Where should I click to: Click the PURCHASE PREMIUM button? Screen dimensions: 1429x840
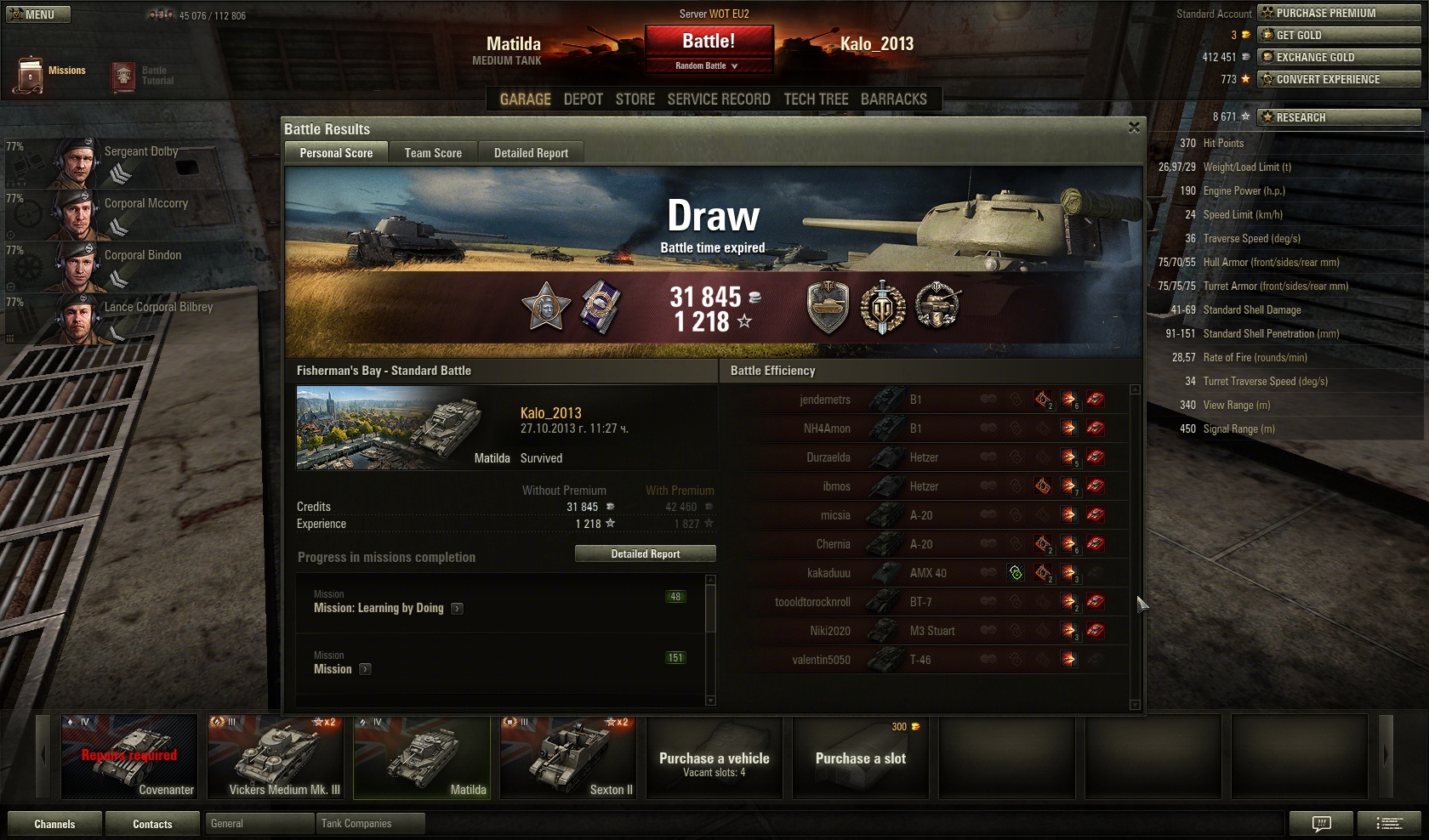pyautogui.click(x=1339, y=13)
